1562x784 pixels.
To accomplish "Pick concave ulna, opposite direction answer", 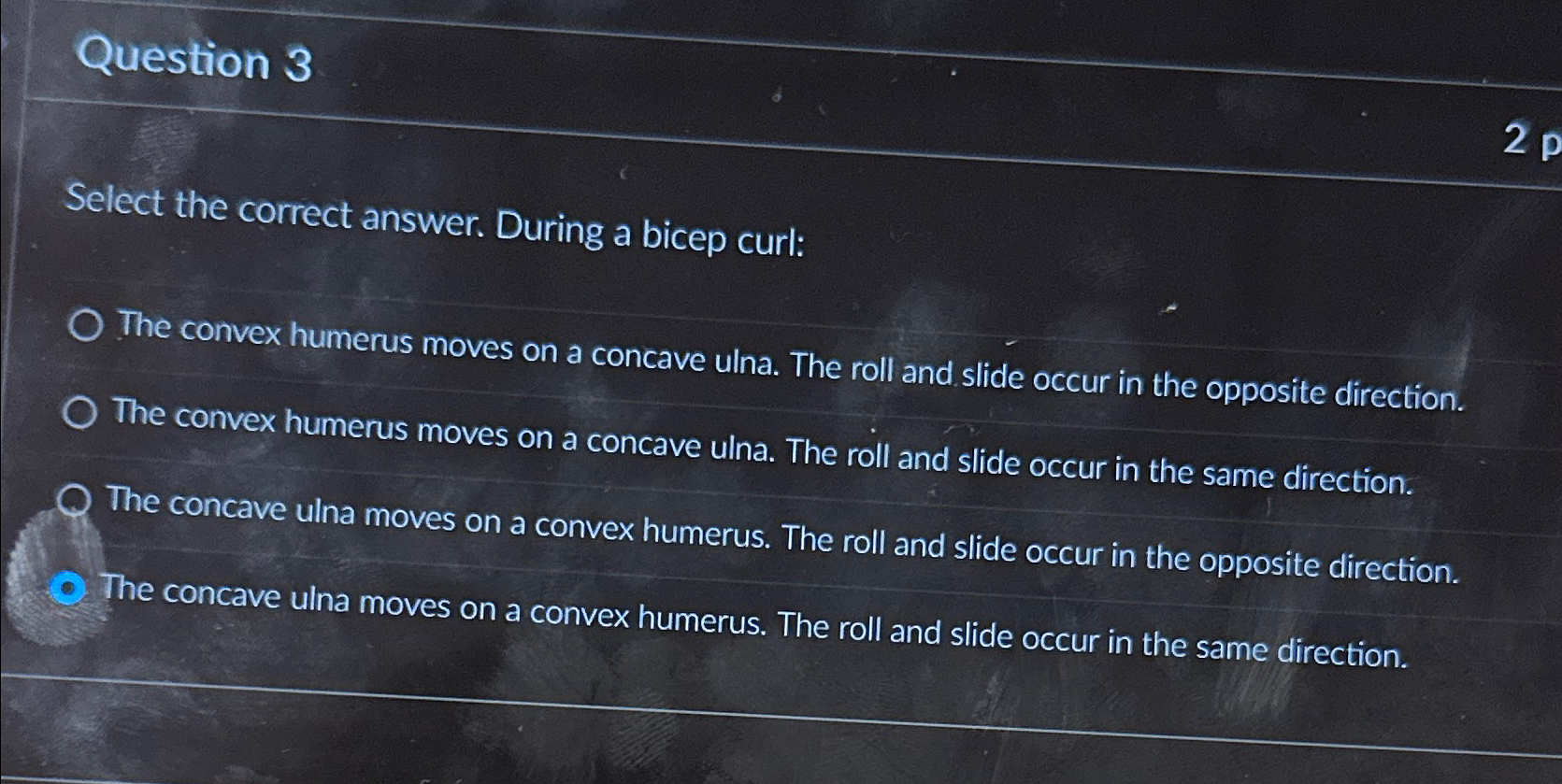I will point(75,502).
